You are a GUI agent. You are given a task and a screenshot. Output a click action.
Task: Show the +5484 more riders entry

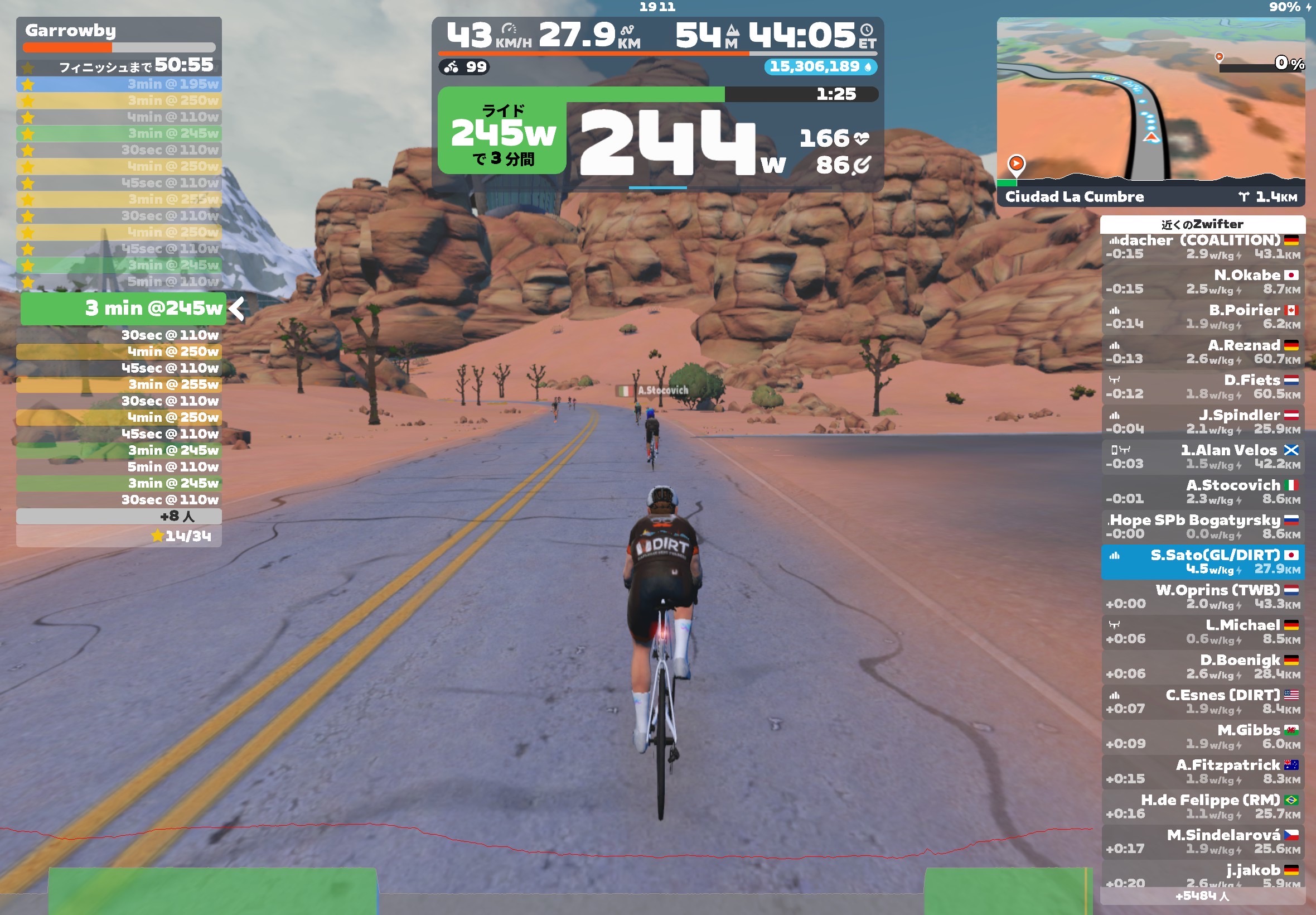1202,895
